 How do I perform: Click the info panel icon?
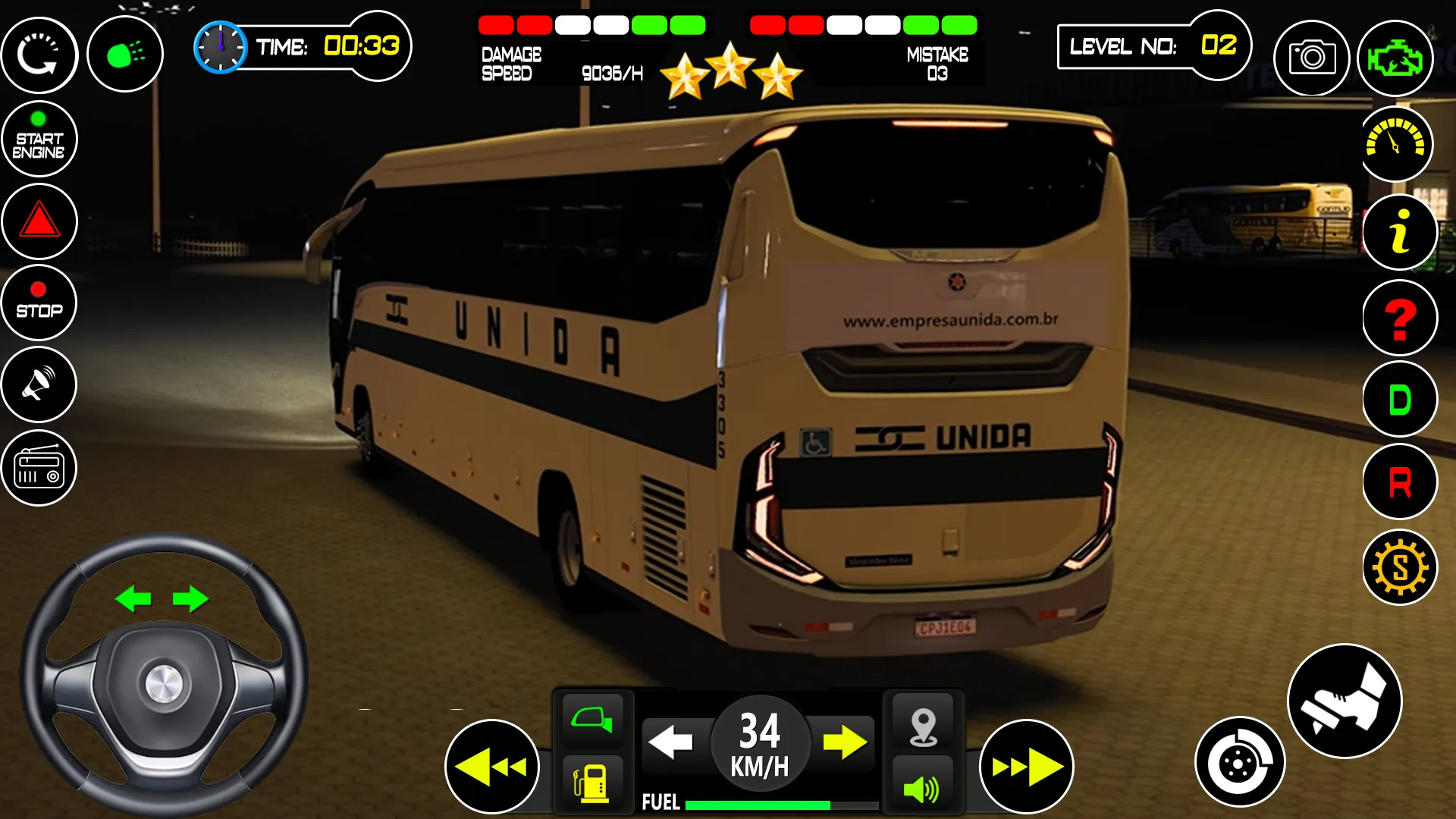pyautogui.click(x=1398, y=233)
